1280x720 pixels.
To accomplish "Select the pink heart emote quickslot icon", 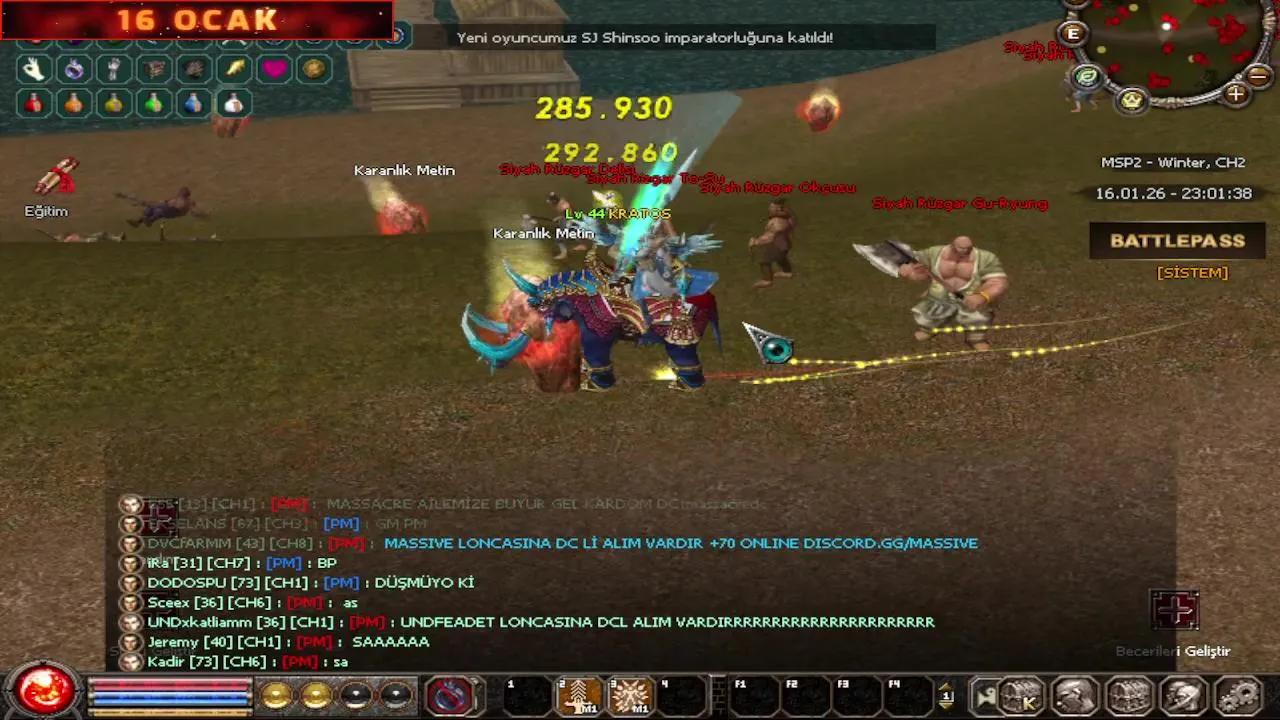I will 274,70.
